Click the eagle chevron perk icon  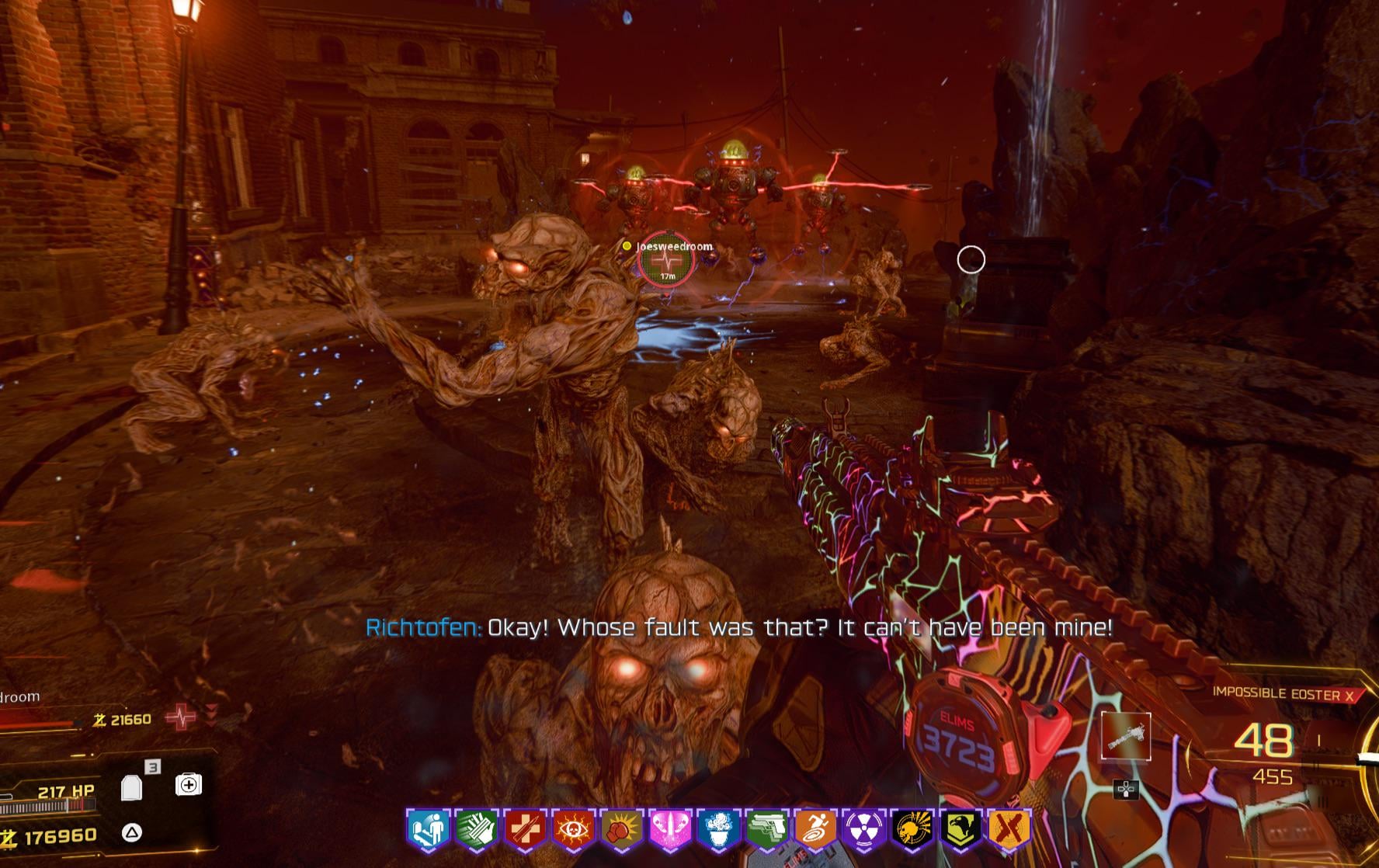(960, 828)
